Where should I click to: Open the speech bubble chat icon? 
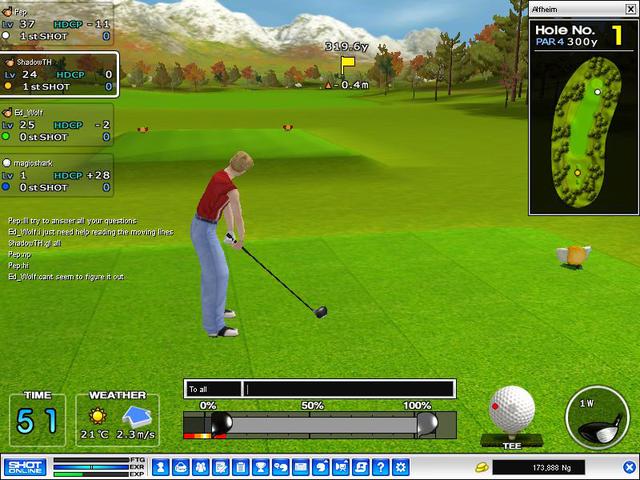pyautogui.click(x=321, y=467)
